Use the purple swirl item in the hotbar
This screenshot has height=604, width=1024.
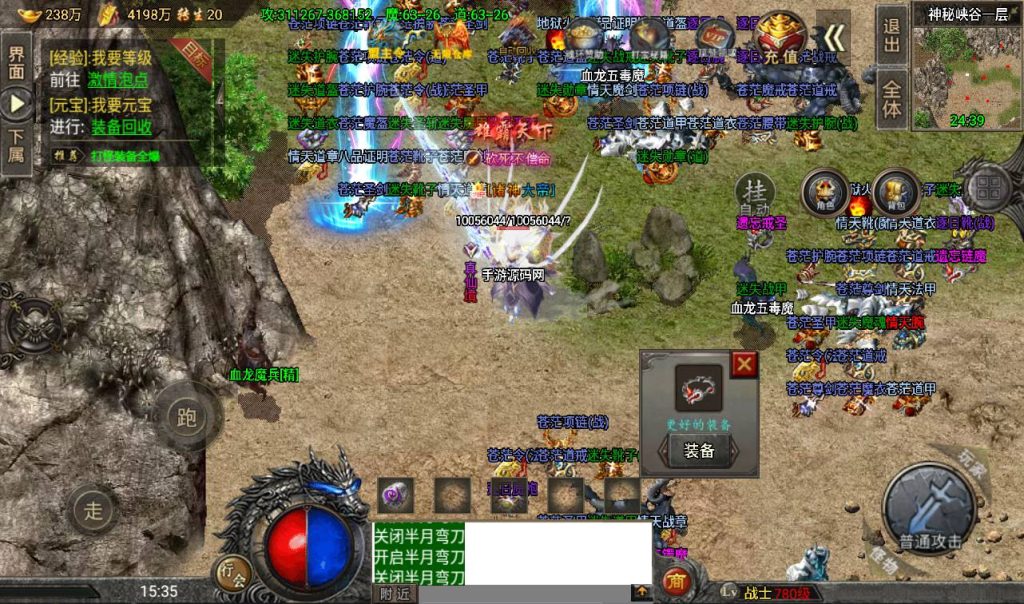(396, 495)
